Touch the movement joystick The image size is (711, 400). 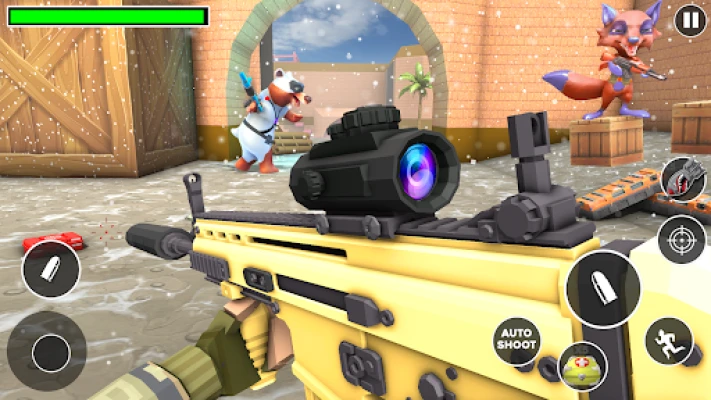[x=48, y=351]
